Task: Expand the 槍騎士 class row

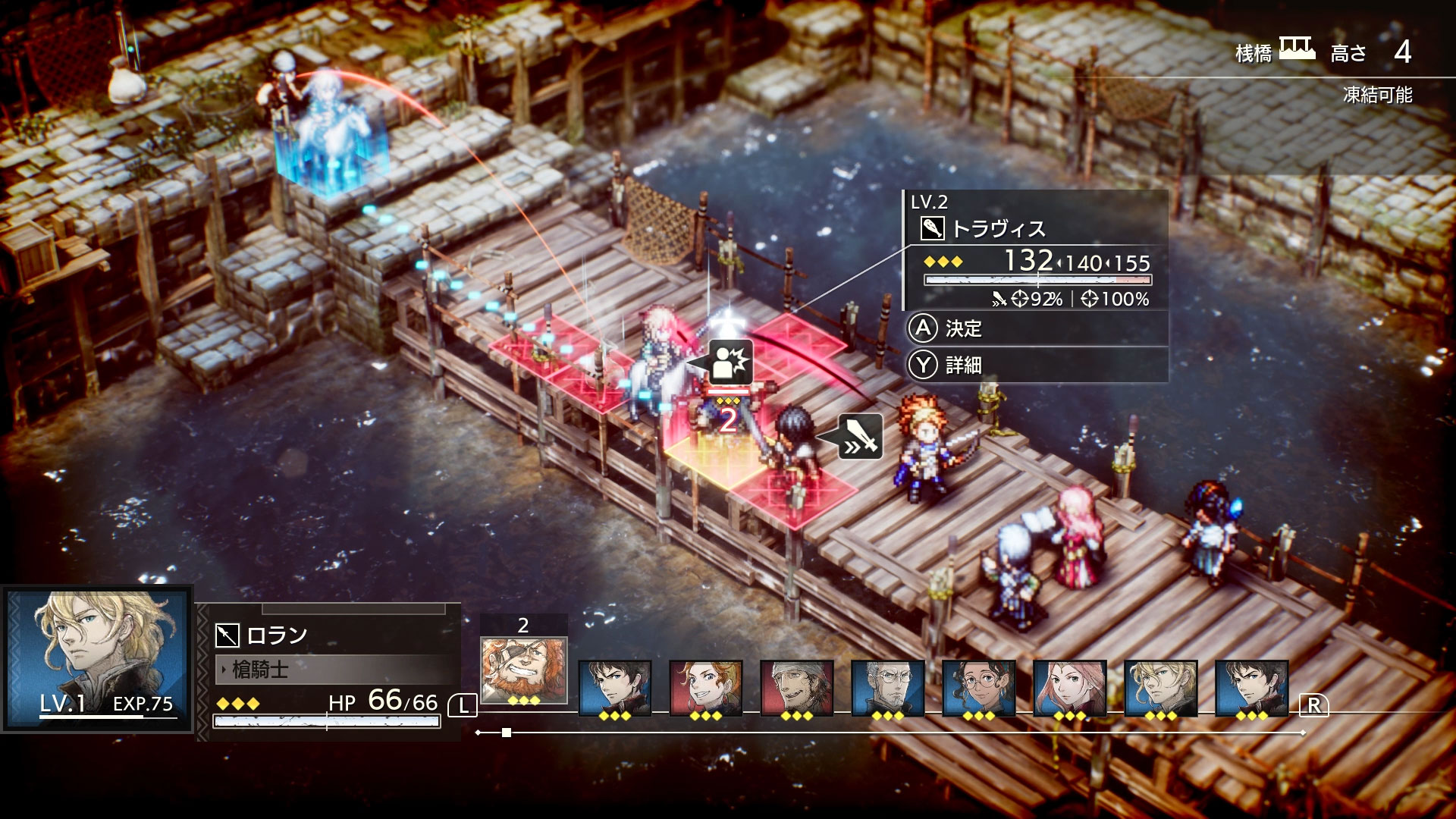Action: tap(334, 670)
